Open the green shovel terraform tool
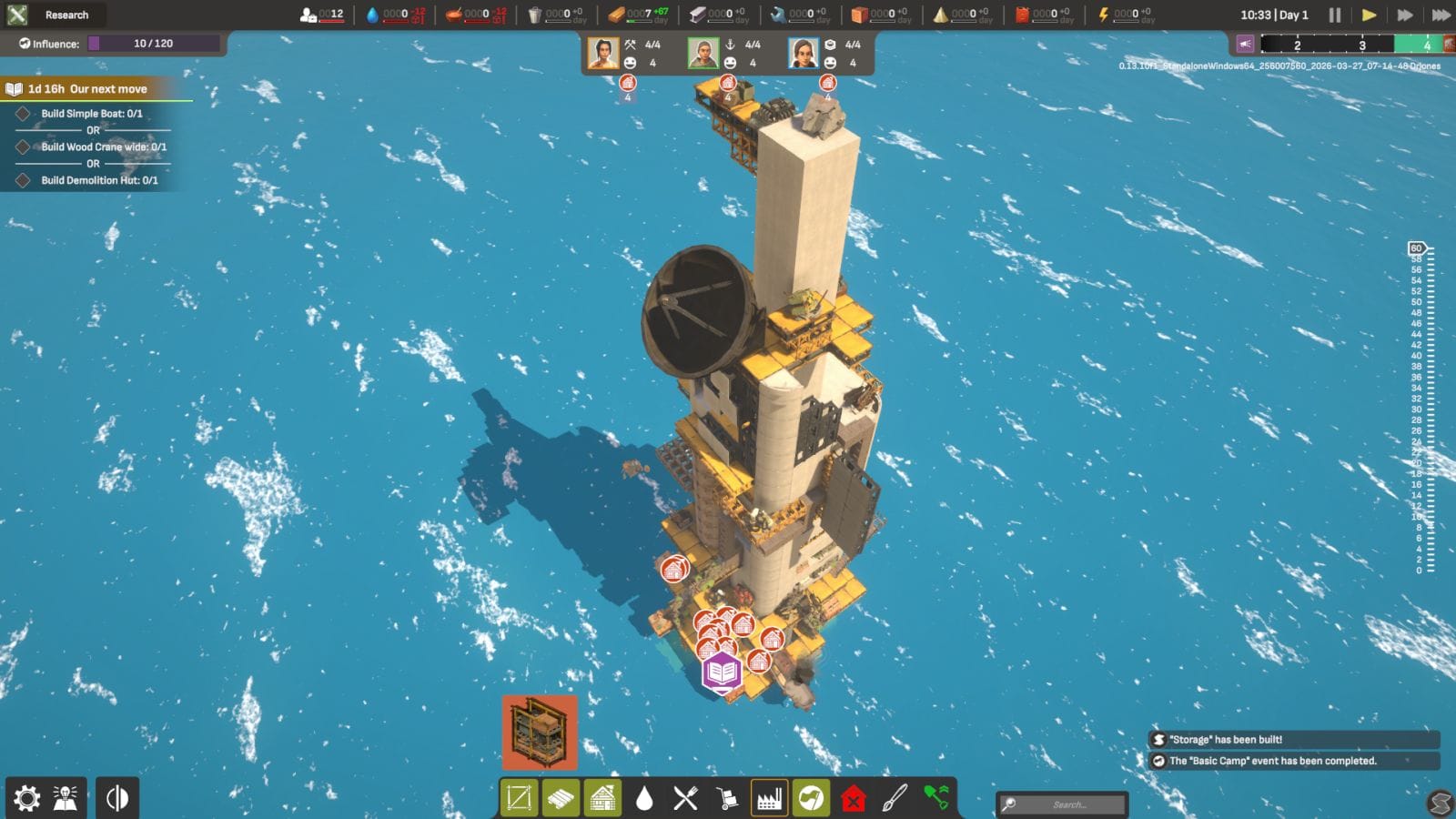This screenshot has height=819, width=1456. [937, 798]
